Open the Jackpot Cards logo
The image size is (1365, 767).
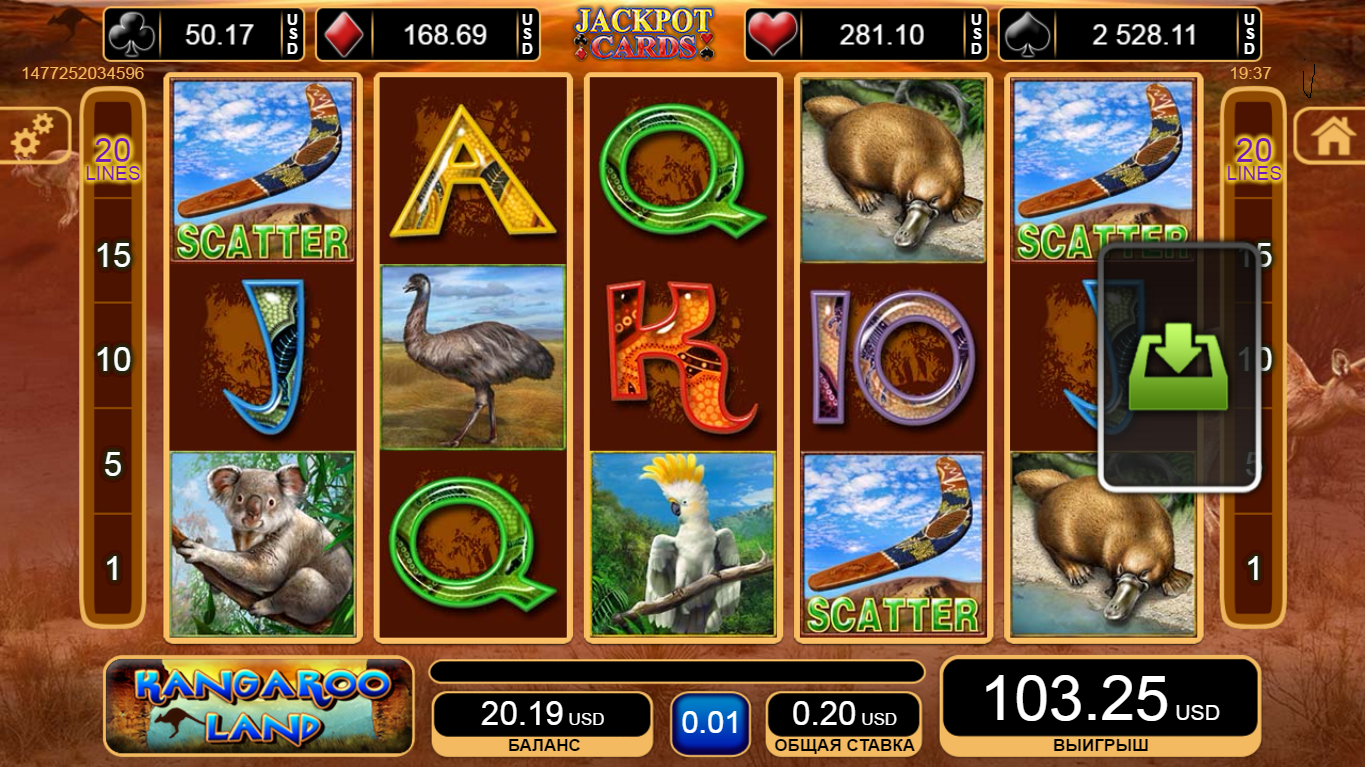(x=643, y=33)
